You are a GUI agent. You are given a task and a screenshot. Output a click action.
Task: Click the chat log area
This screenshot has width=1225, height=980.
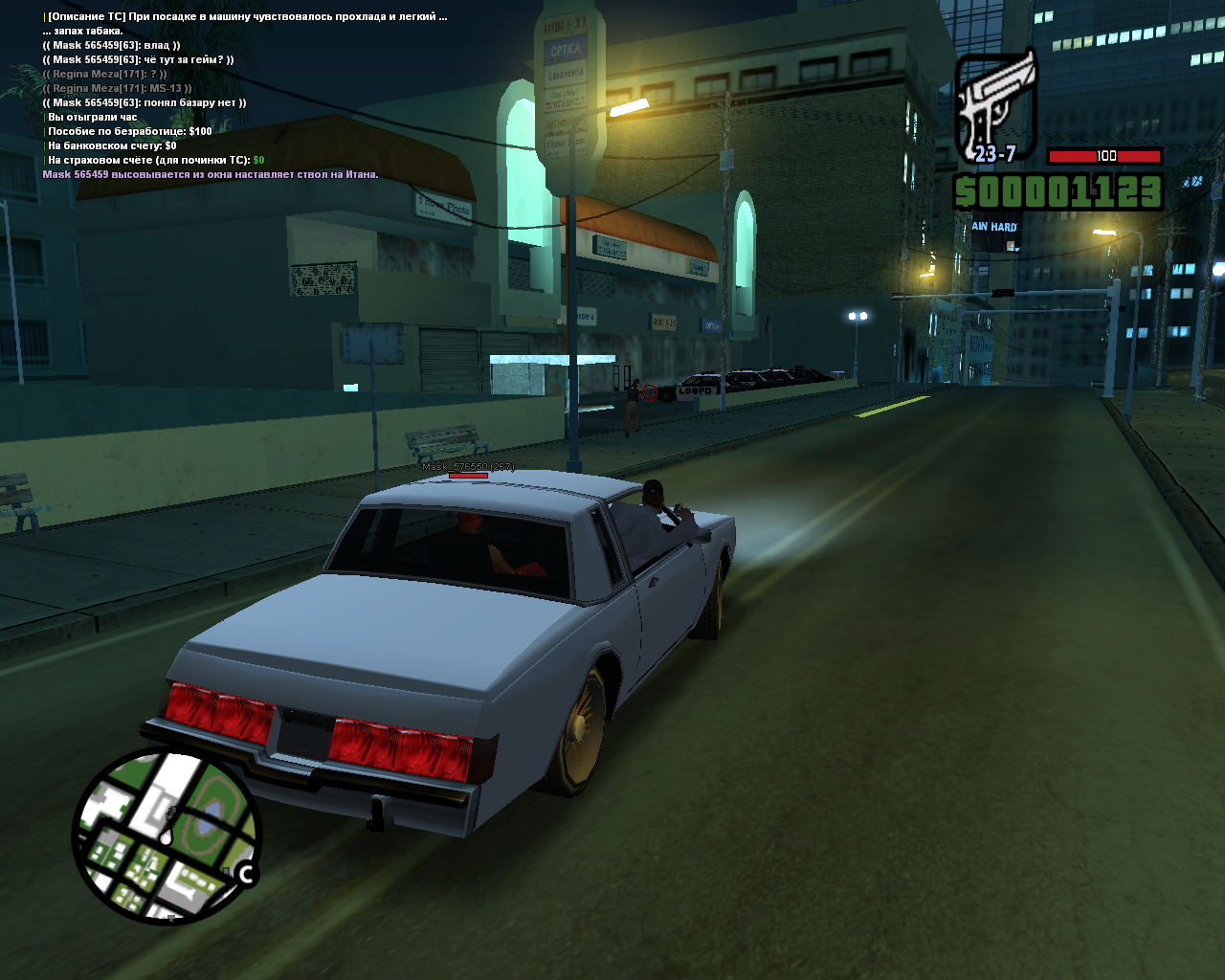tap(244, 96)
